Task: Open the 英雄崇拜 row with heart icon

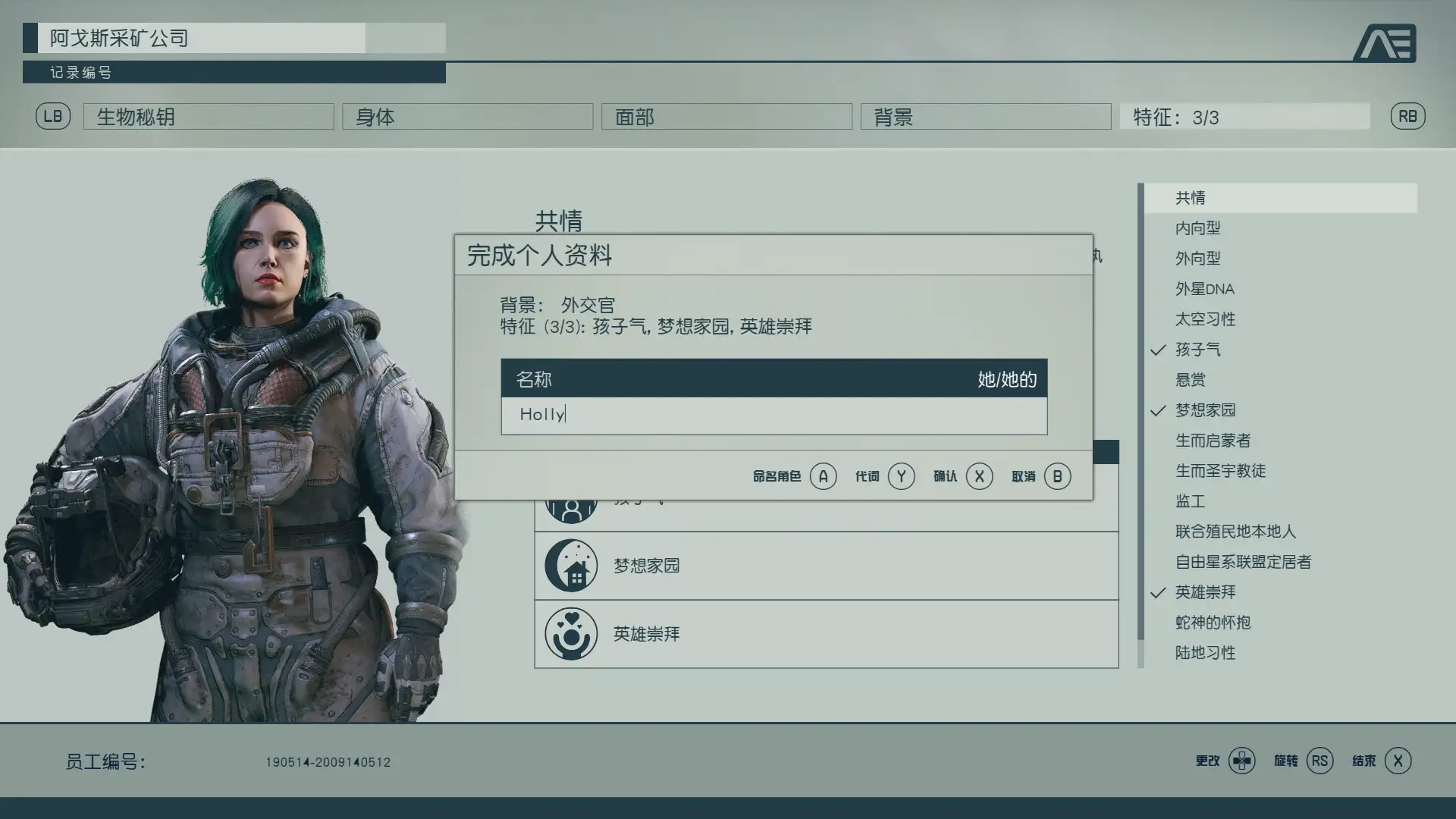Action: (826, 634)
